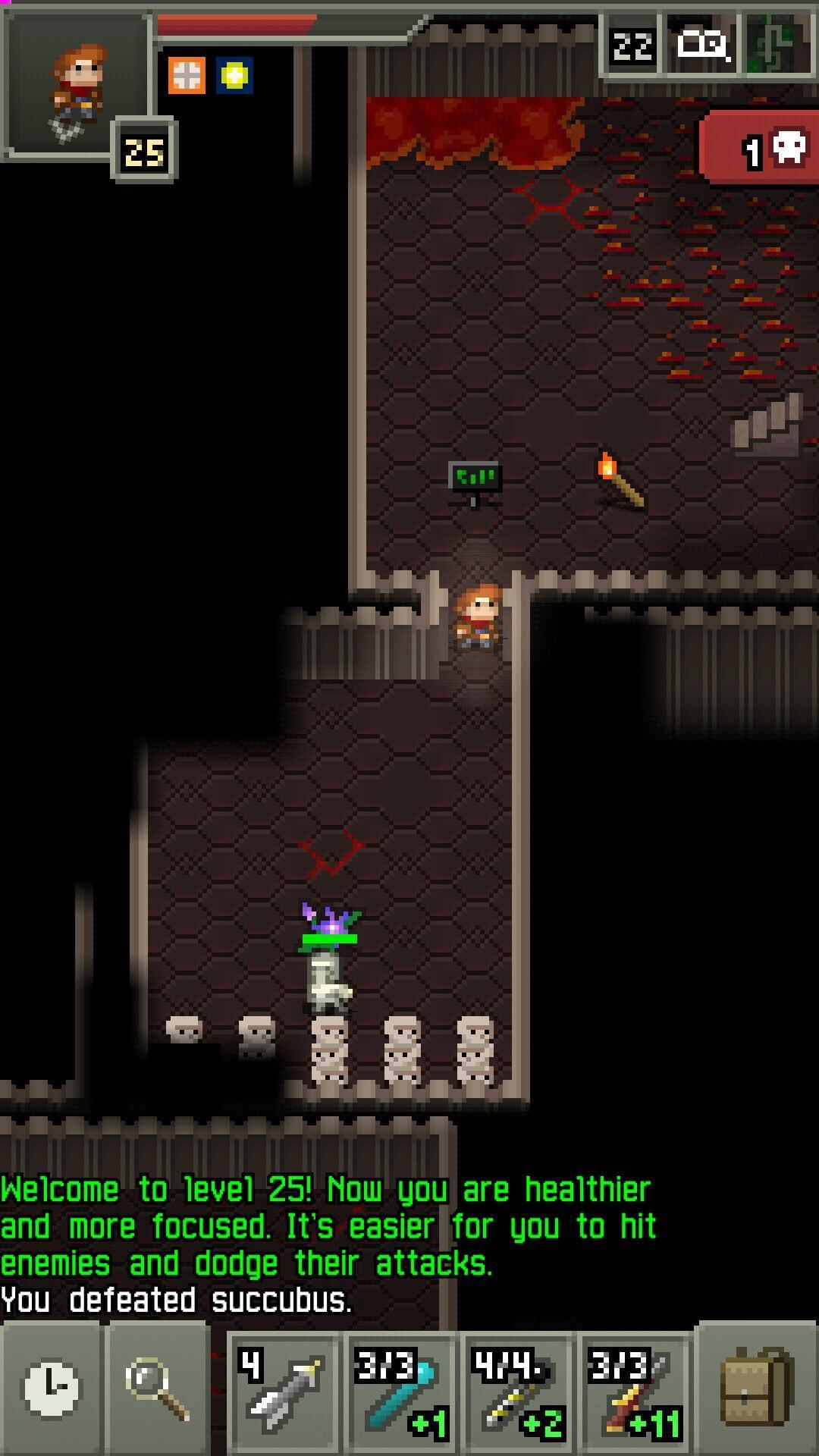Search surroundings with the magnifying glass

click(158, 1389)
